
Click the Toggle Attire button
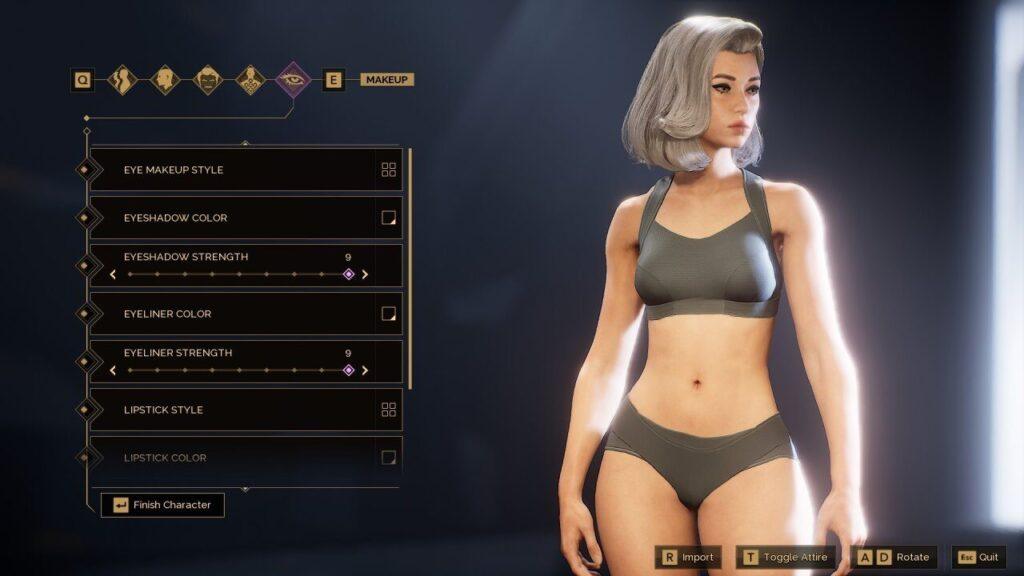786,557
